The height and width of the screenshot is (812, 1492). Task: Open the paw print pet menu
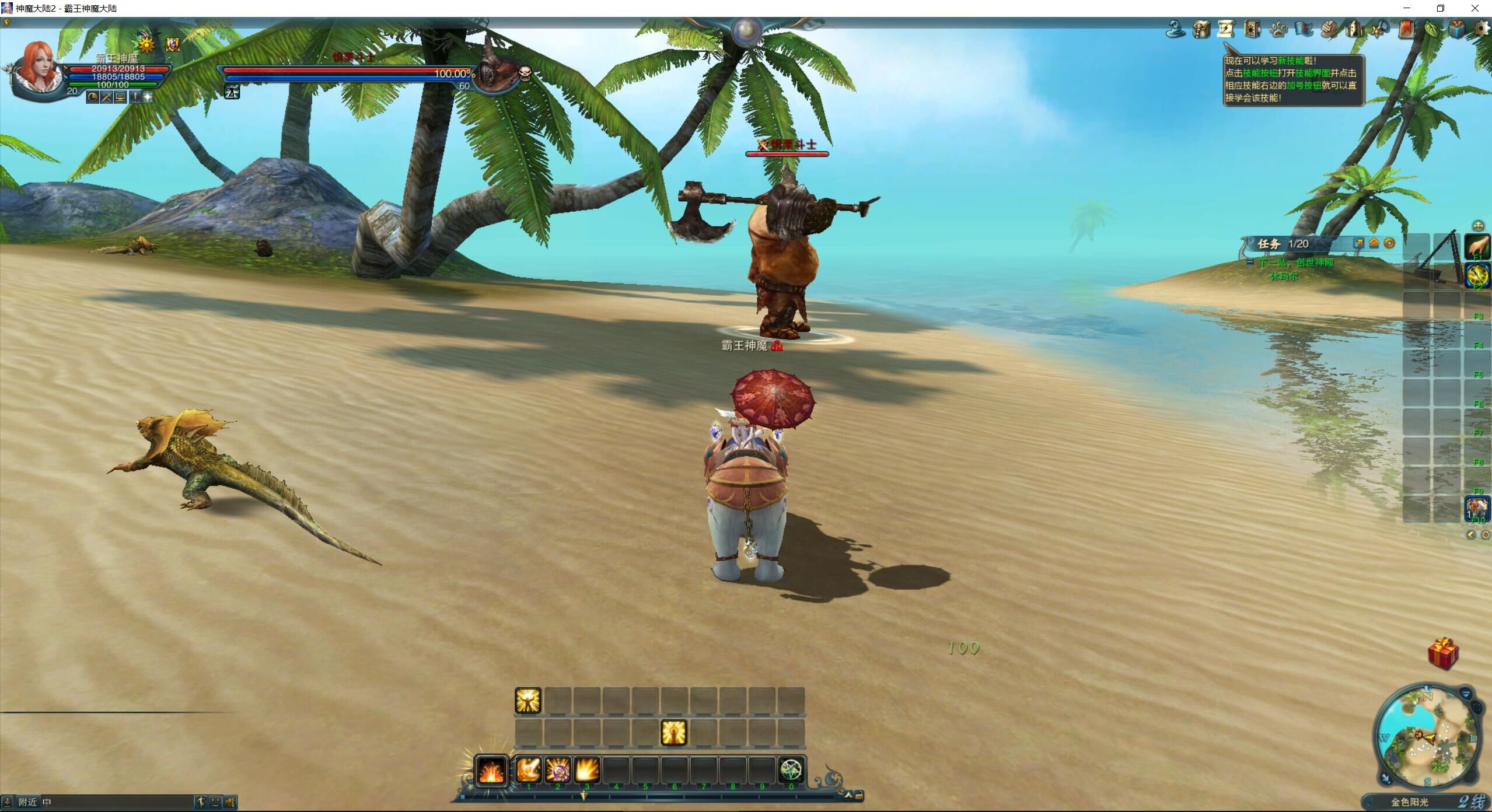tap(1278, 29)
